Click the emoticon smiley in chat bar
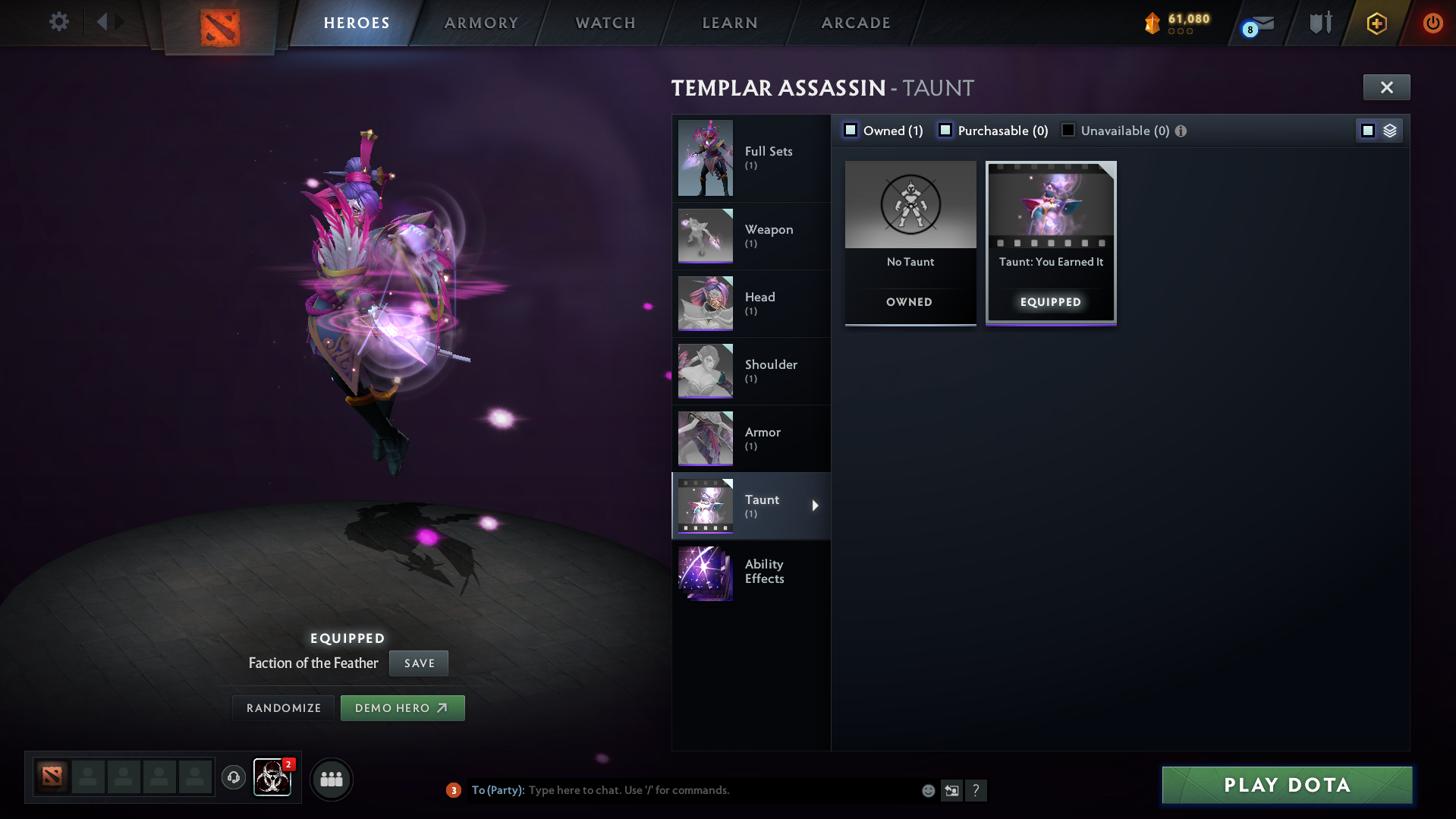The height and width of the screenshot is (819, 1456). tap(928, 790)
